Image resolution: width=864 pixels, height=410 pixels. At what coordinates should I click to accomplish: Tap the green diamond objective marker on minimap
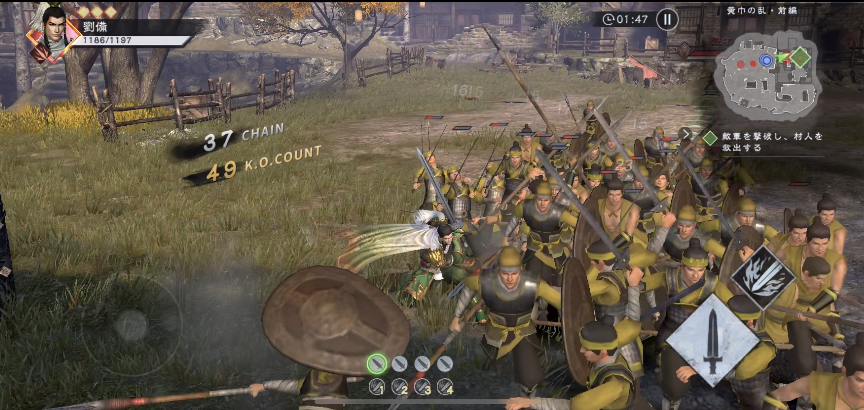coord(800,57)
